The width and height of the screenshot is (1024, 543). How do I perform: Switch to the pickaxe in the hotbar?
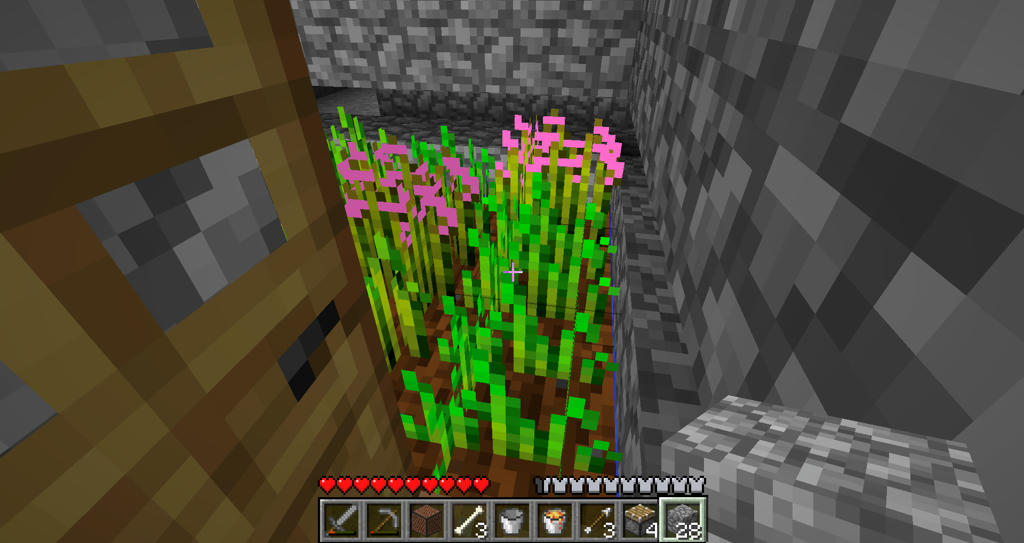(x=384, y=519)
